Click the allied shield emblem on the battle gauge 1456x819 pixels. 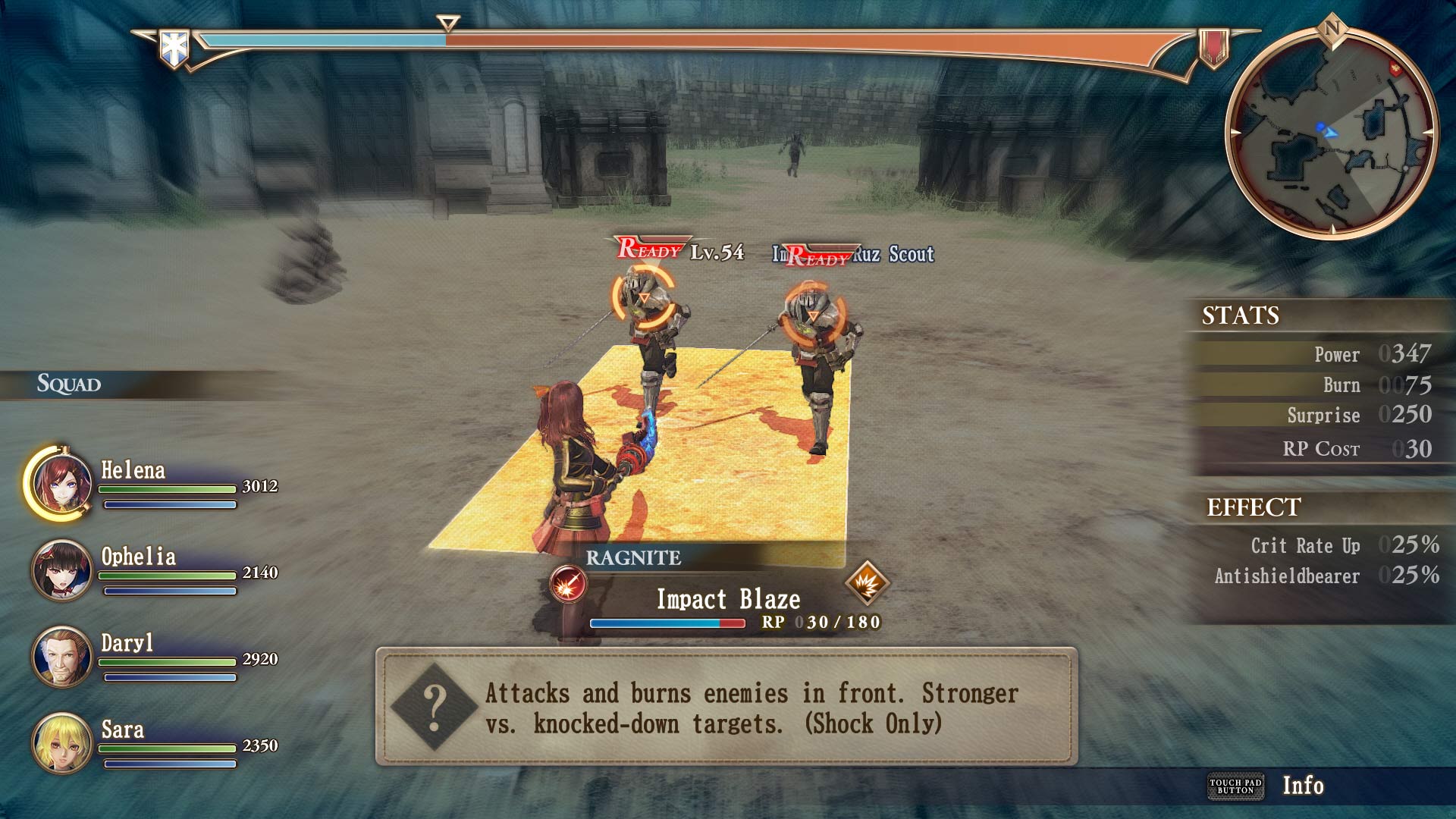(176, 45)
